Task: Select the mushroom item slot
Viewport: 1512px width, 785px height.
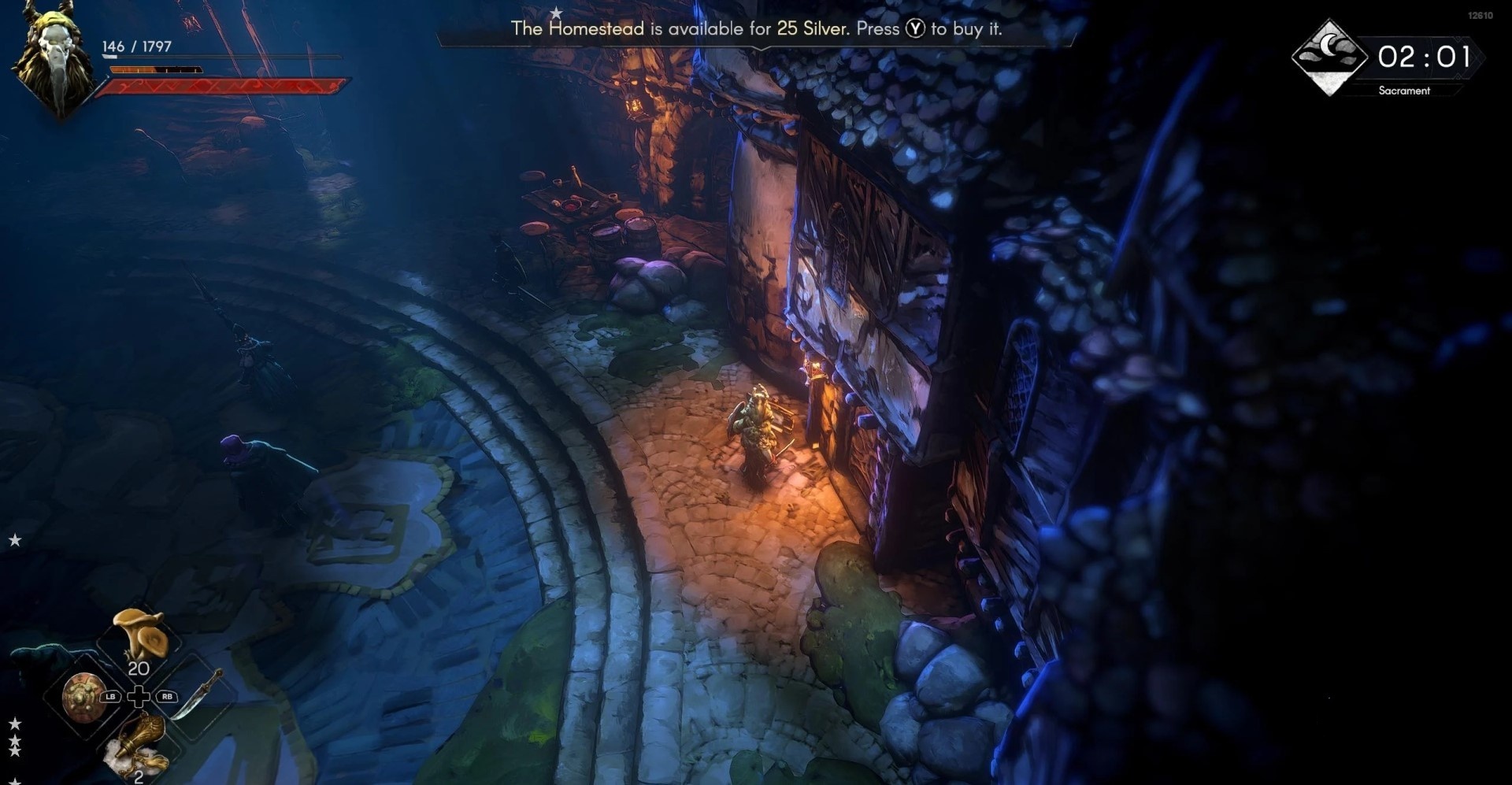Action: [x=139, y=635]
